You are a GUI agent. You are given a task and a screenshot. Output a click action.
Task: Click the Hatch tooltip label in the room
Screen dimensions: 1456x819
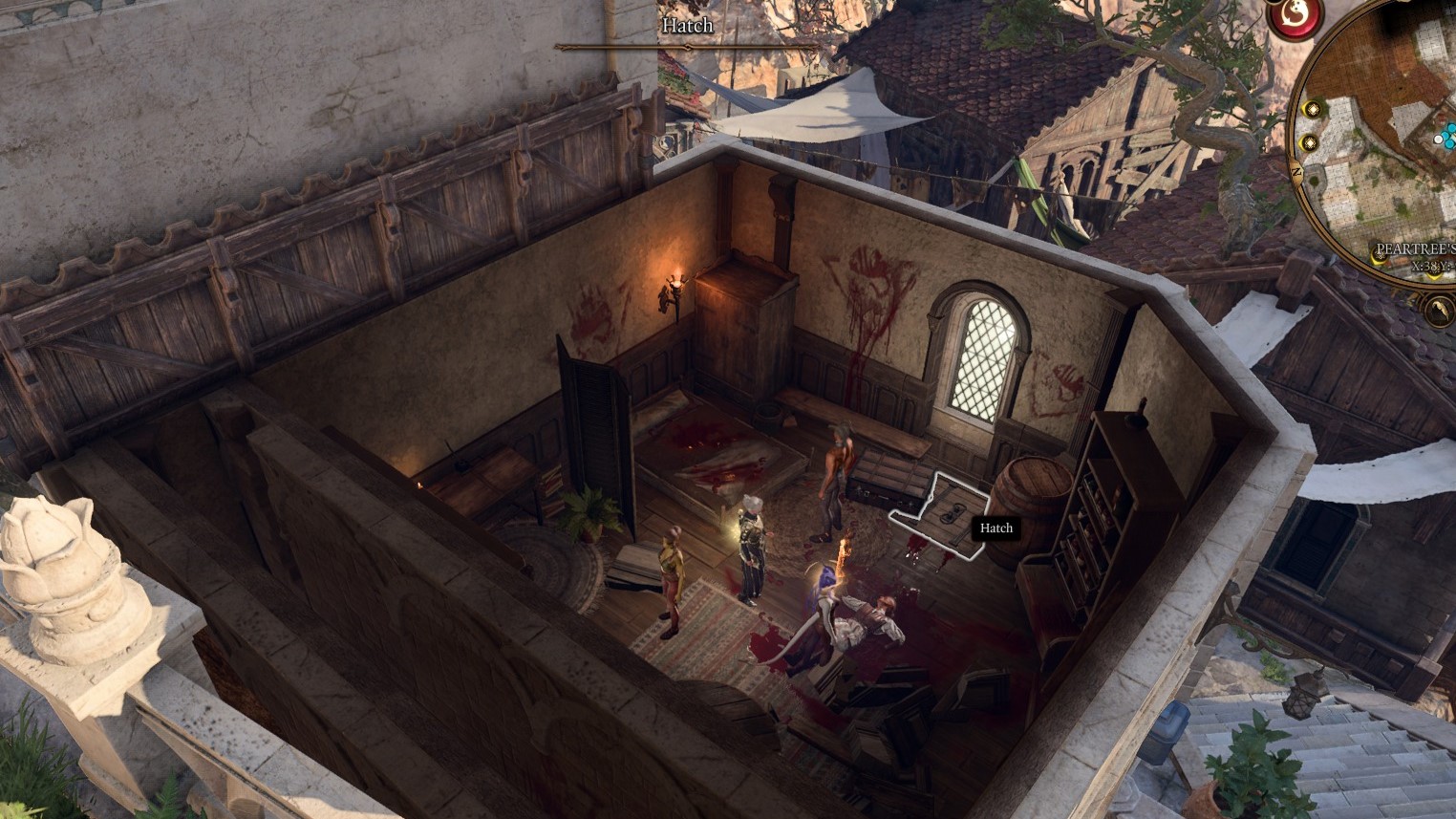tap(996, 528)
